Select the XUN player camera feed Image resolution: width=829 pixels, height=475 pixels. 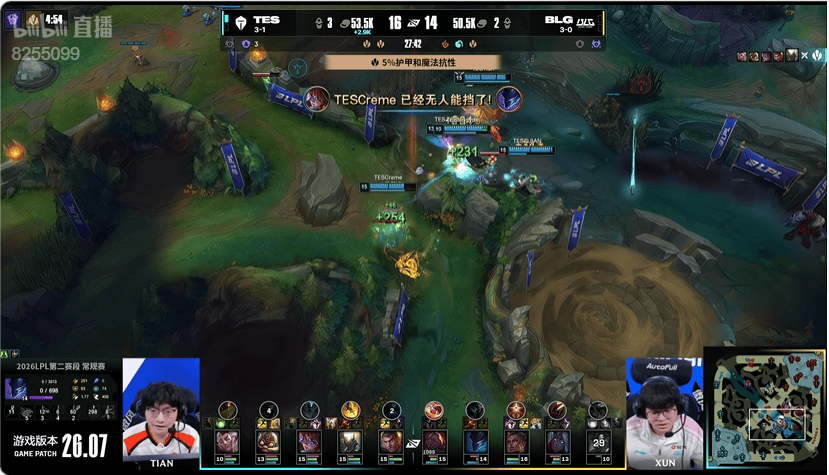pyautogui.click(x=664, y=405)
